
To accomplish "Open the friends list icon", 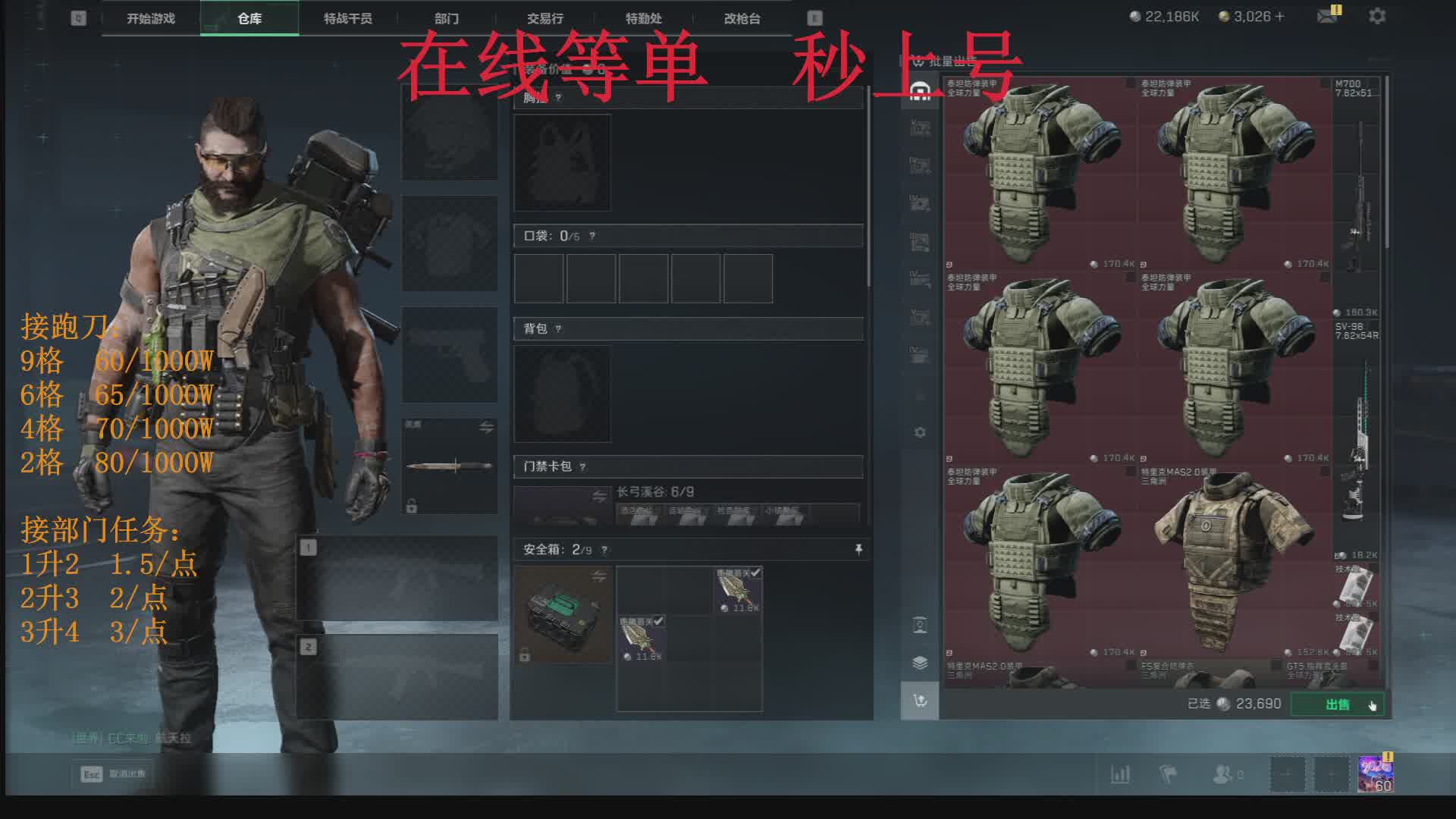I will click(1222, 774).
